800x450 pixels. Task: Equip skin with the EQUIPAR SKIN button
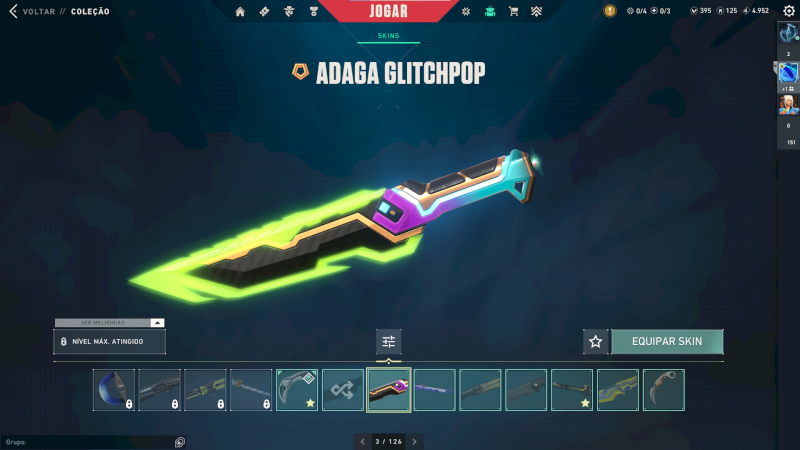[x=667, y=342]
